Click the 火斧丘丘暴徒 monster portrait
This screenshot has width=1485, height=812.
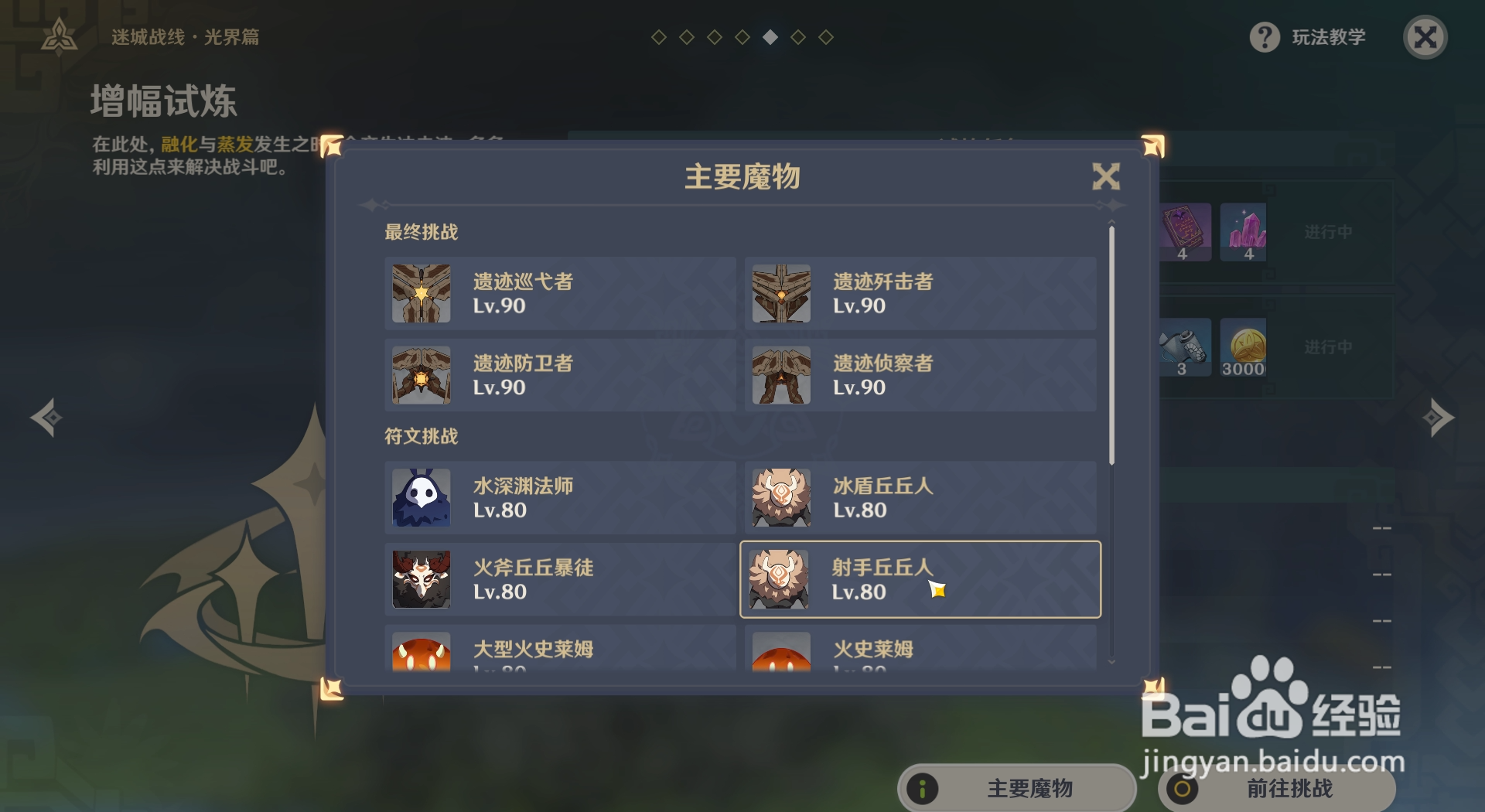click(x=421, y=580)
